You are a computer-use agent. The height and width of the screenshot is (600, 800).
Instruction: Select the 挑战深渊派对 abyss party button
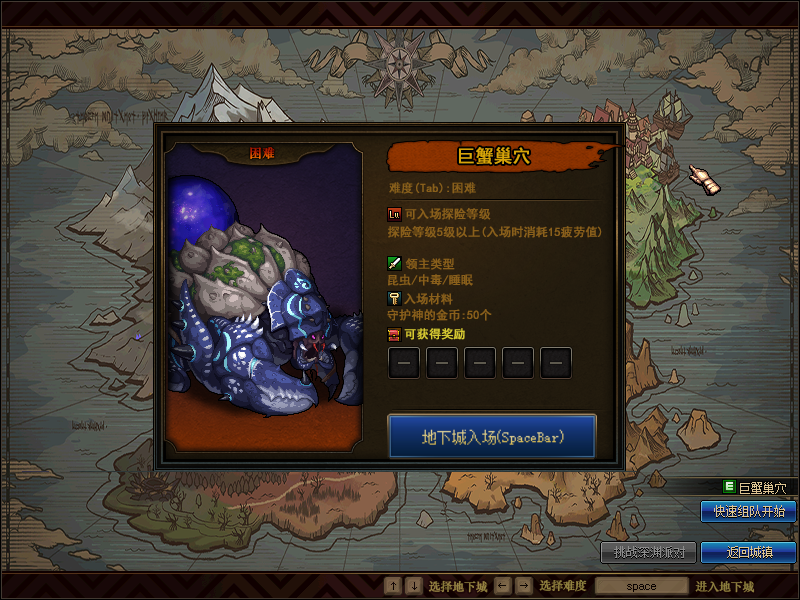point(647,552)
